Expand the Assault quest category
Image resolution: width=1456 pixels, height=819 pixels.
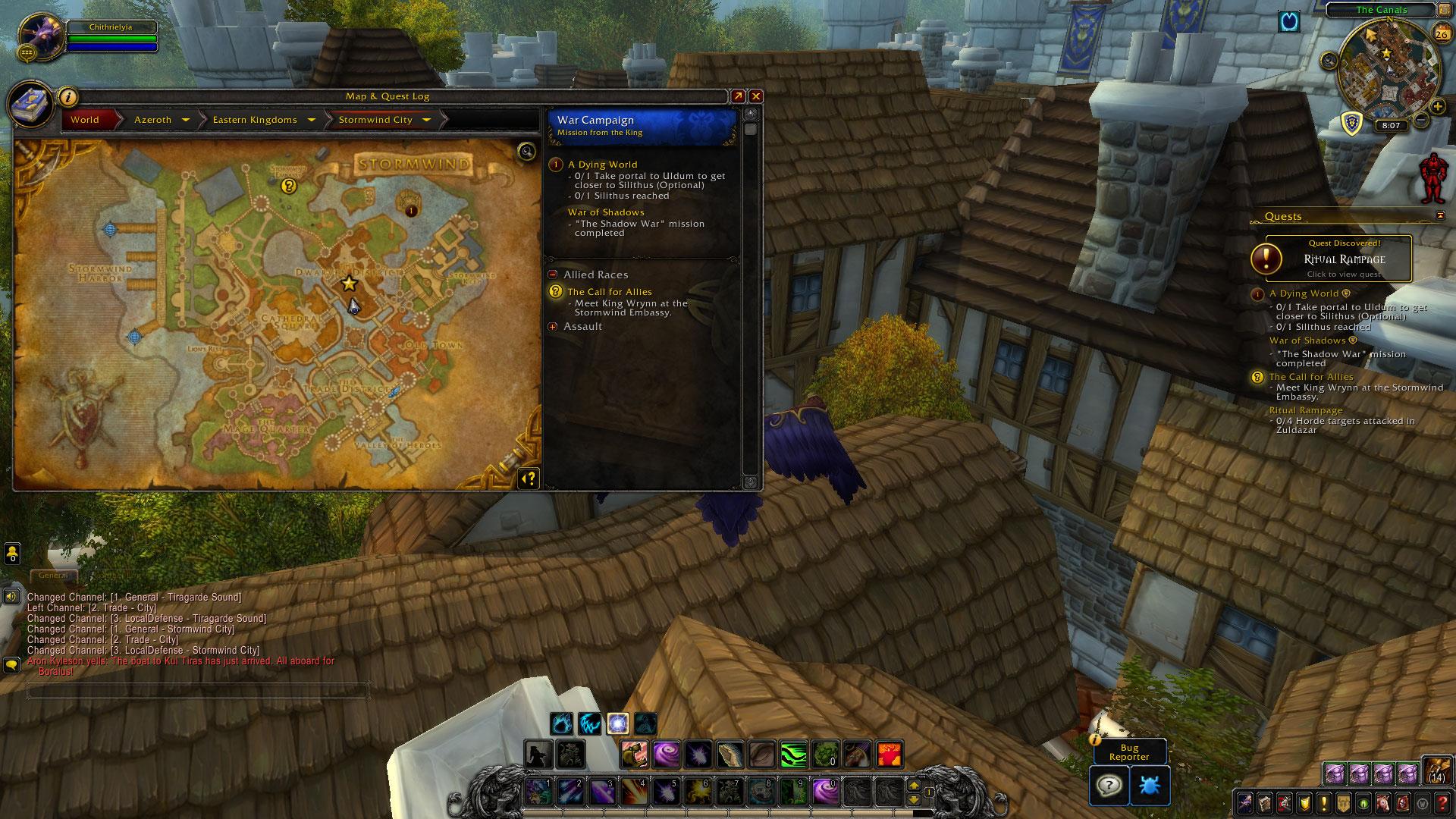(553, 327)
